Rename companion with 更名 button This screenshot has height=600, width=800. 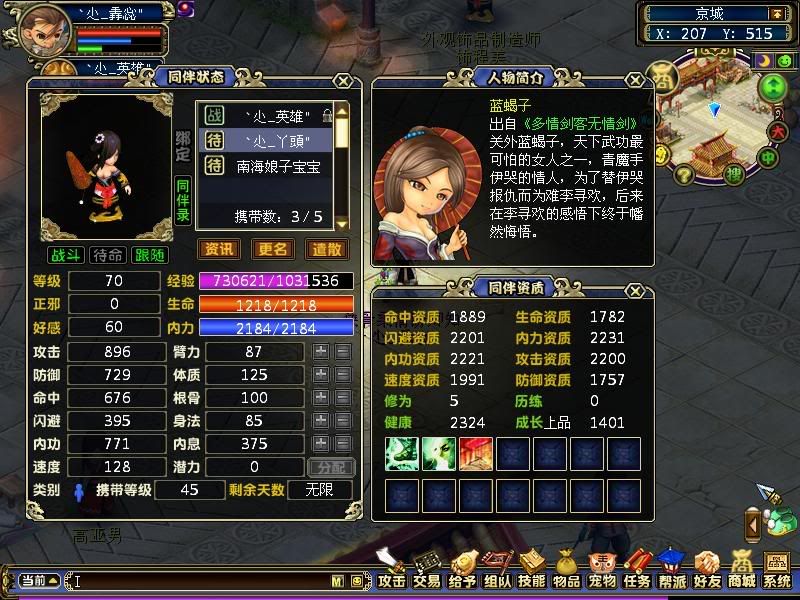pos(273,249)
